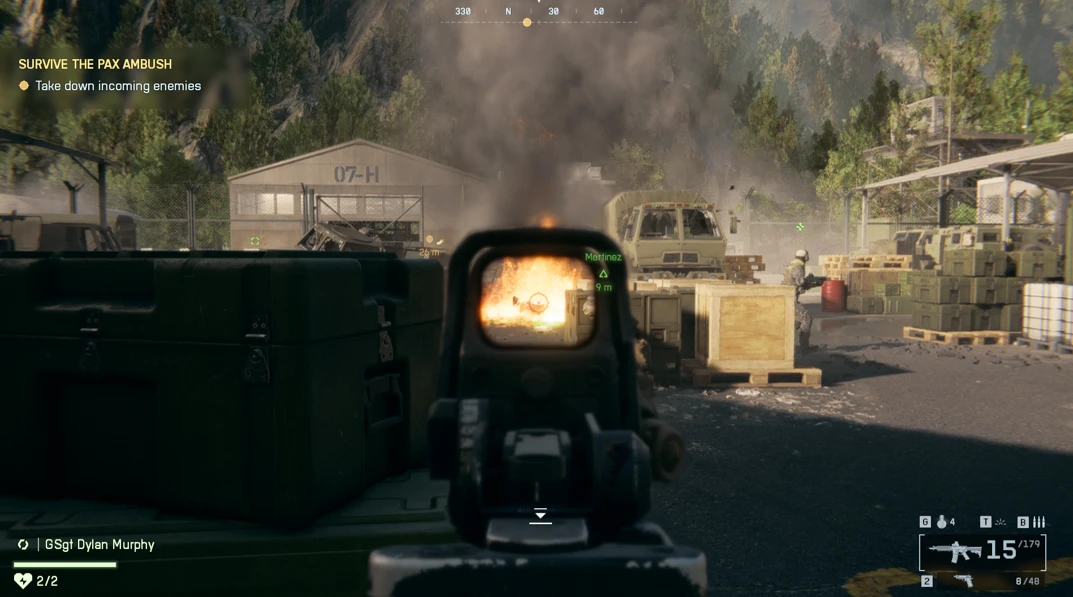
Task: Activate the three-bullets ammo gadget icon
Action: click(1039, 521)
